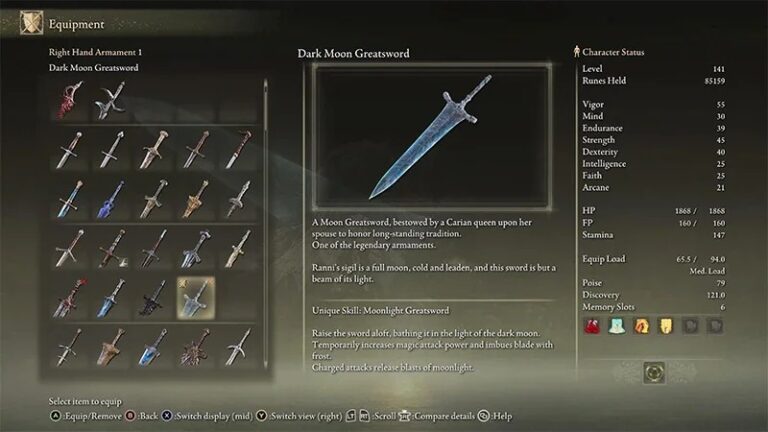Click the red status effect icon

pos(591,325)
